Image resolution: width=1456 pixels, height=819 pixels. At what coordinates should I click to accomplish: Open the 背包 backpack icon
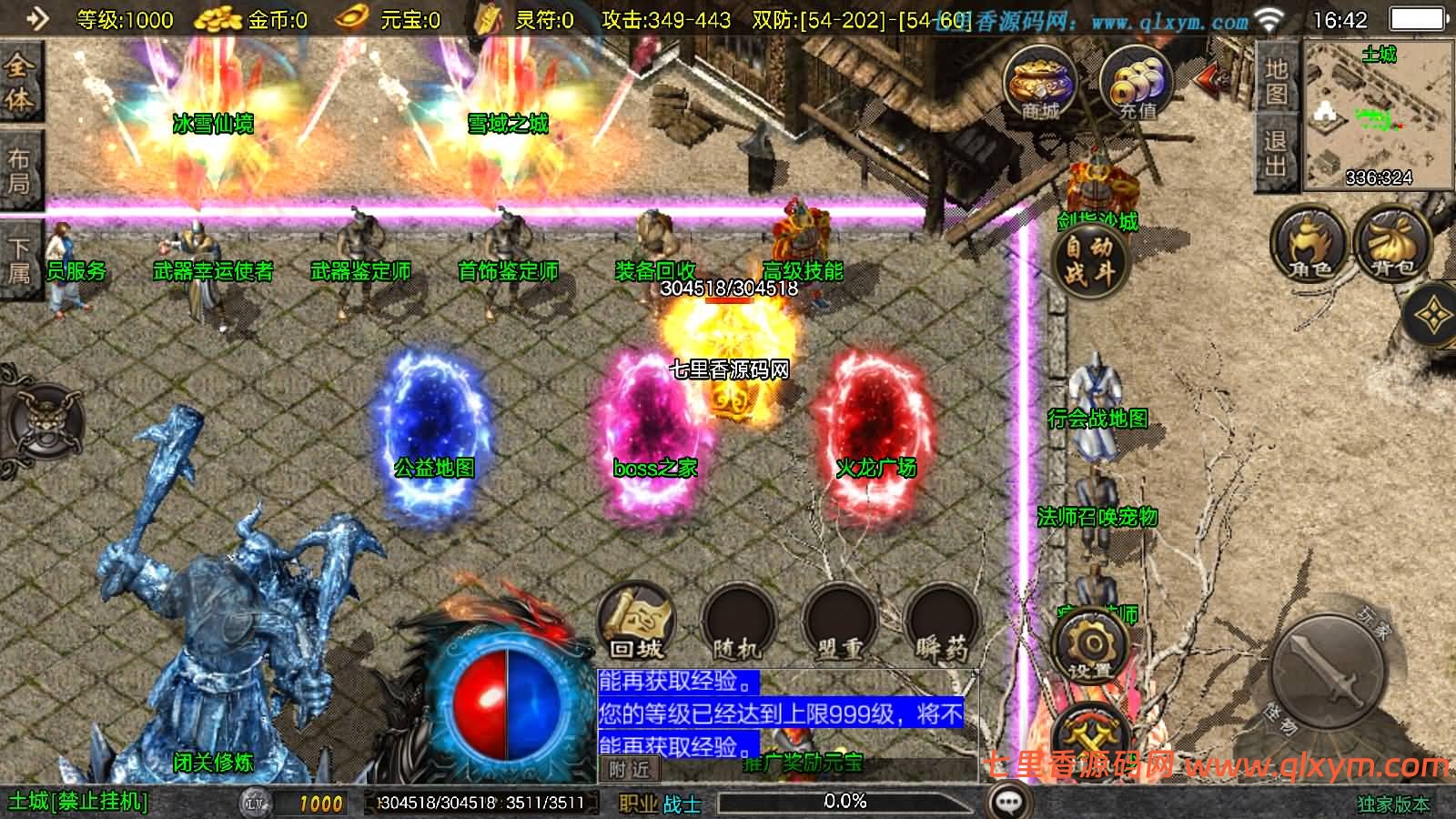pos(1390,243)
